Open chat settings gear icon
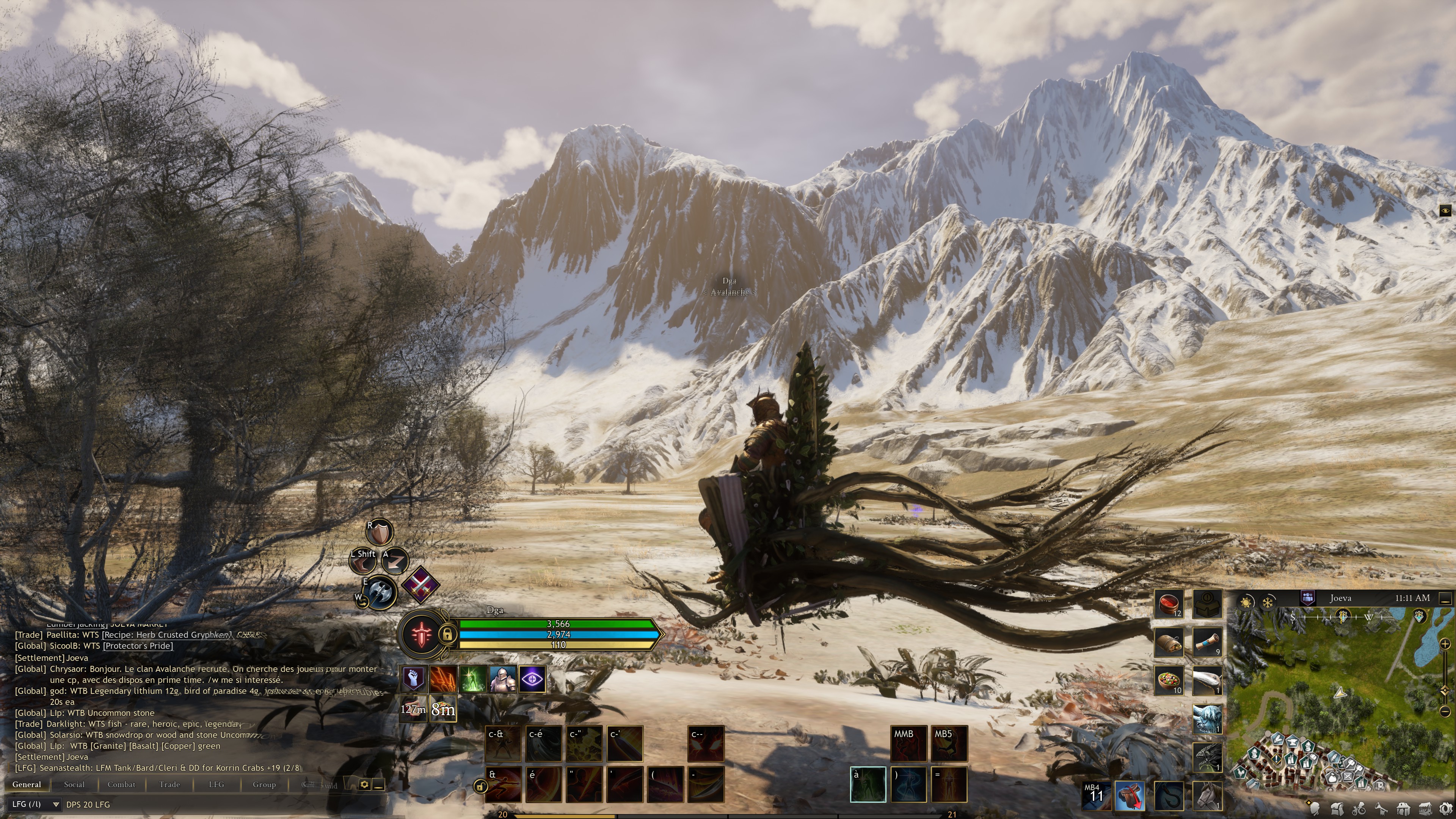Image resolution: width=1456 pixels, height=819 pixels. point(364,784)
